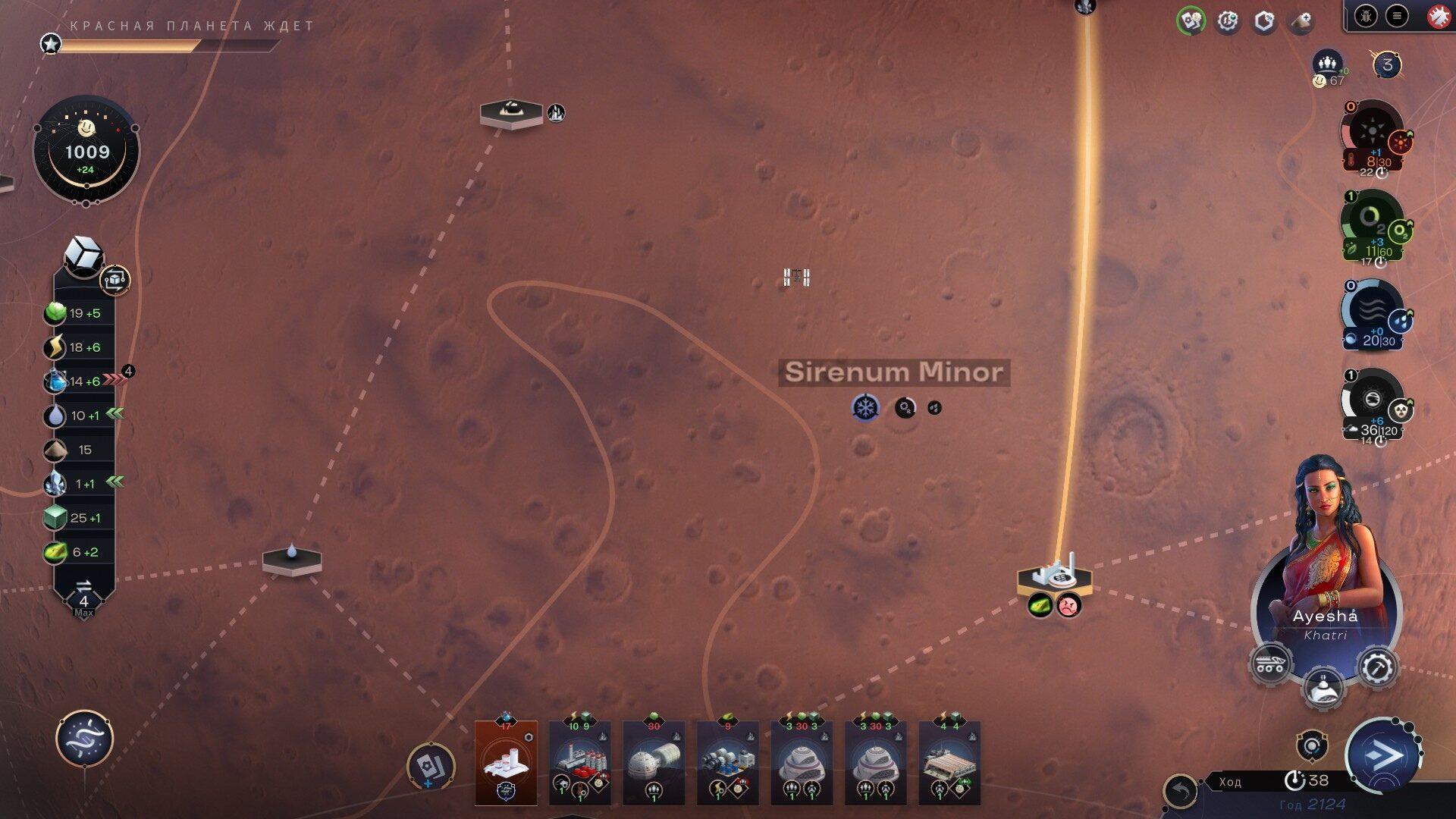Open the ocean level terraforming gauge
1456x819 pixels.
1372,313
